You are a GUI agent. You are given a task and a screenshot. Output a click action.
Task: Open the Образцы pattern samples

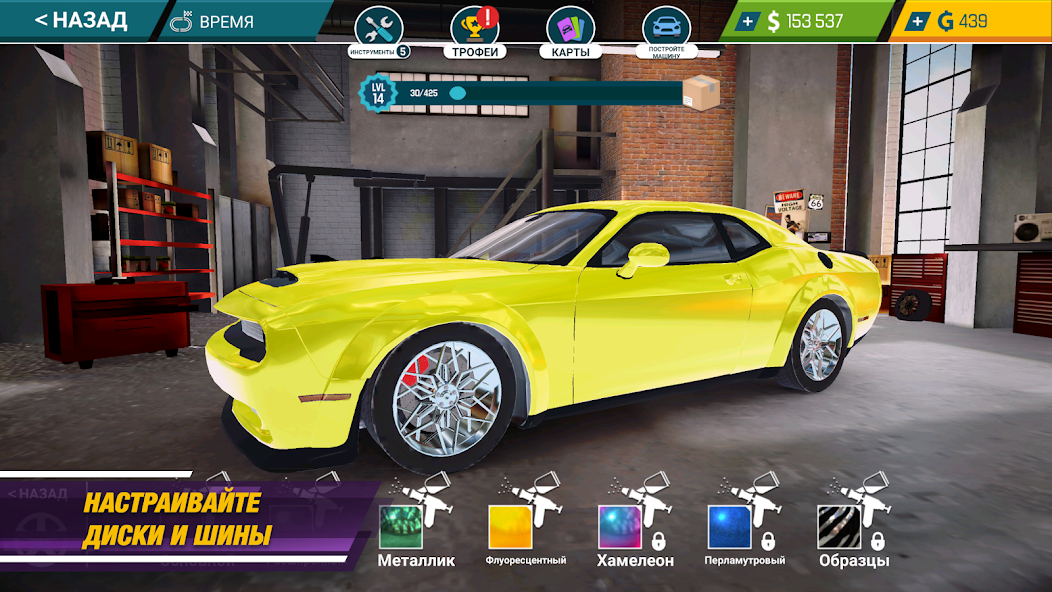point(840,526)
